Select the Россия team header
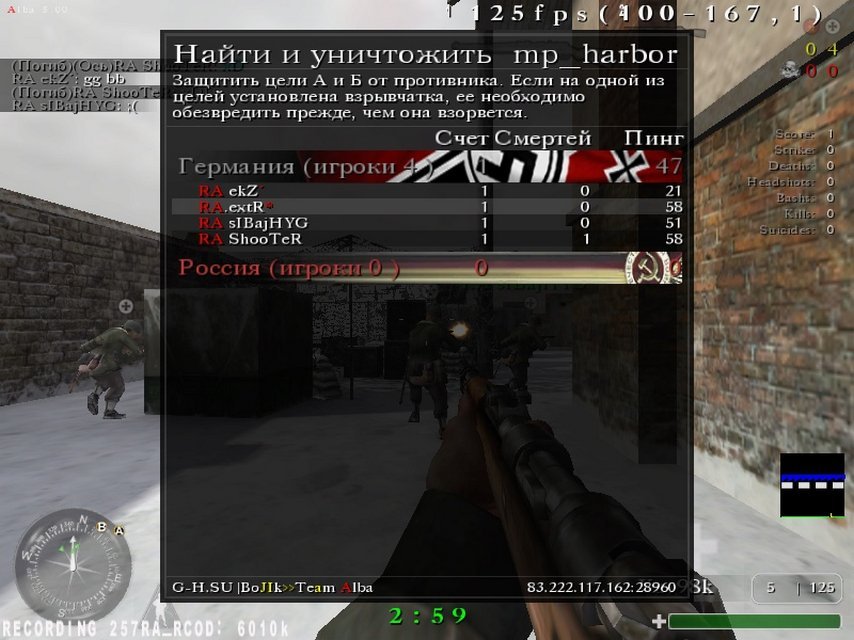Screen dimensions: 854x640 point(289,268)
